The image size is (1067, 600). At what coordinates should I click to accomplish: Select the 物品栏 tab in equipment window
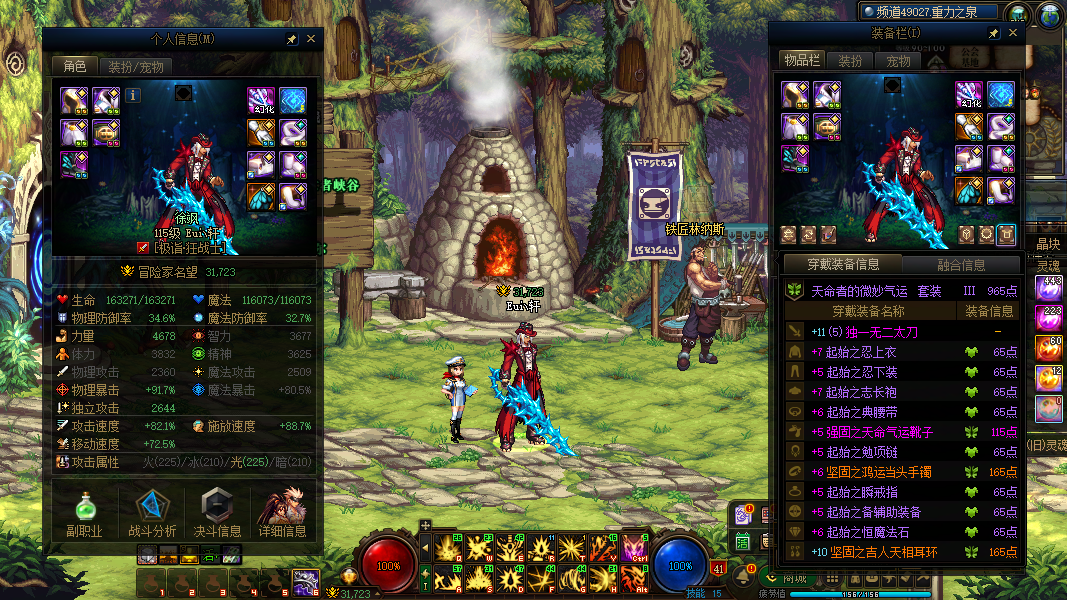coord(801,61)
